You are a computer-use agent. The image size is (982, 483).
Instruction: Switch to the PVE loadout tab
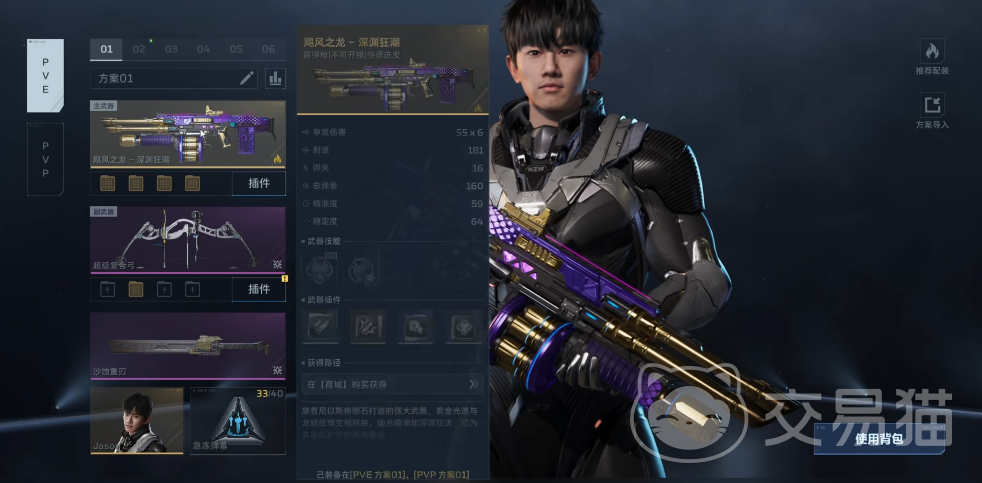pos(45,76)
